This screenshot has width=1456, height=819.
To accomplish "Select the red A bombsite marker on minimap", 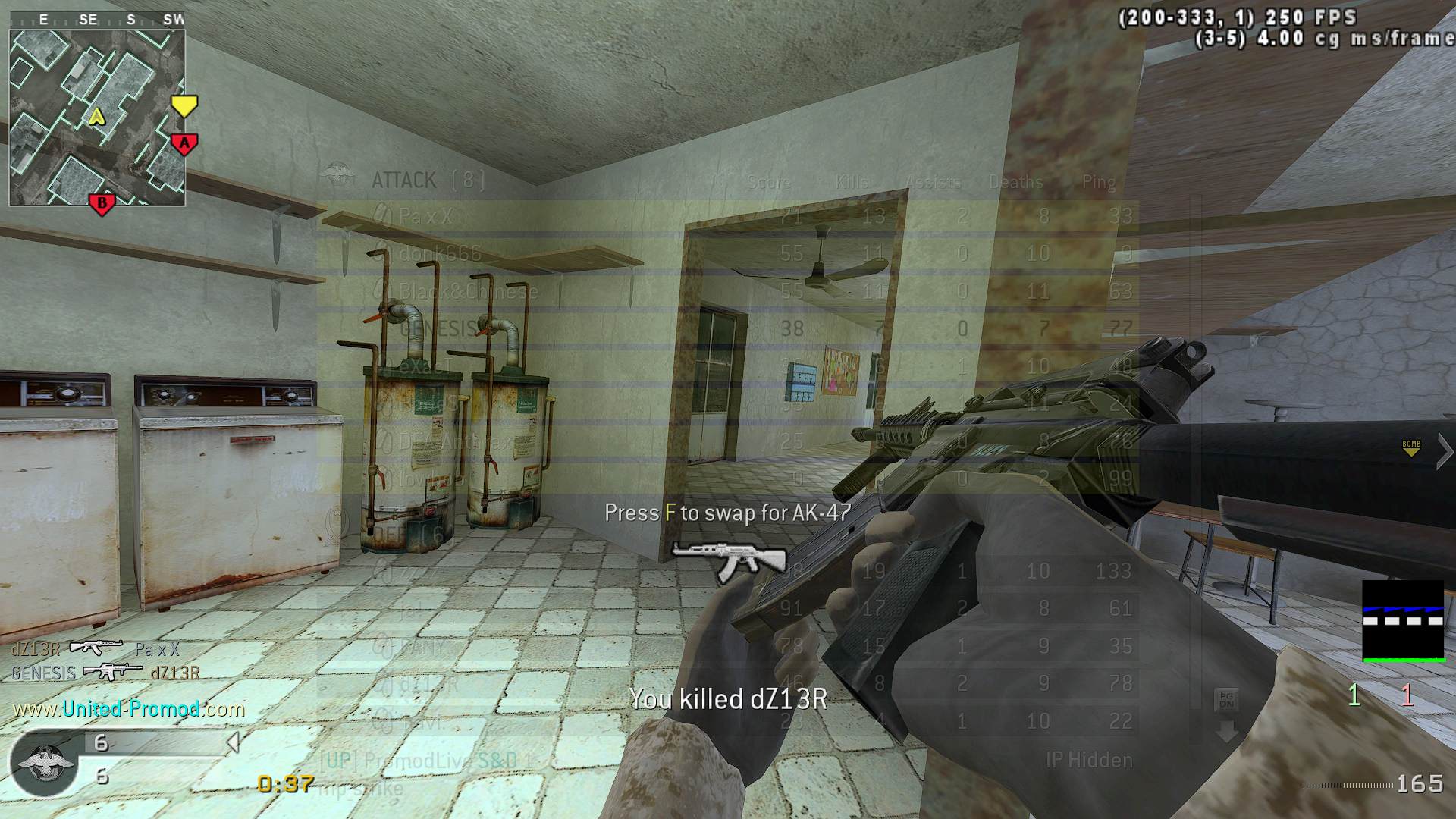I will coord(184,143).
